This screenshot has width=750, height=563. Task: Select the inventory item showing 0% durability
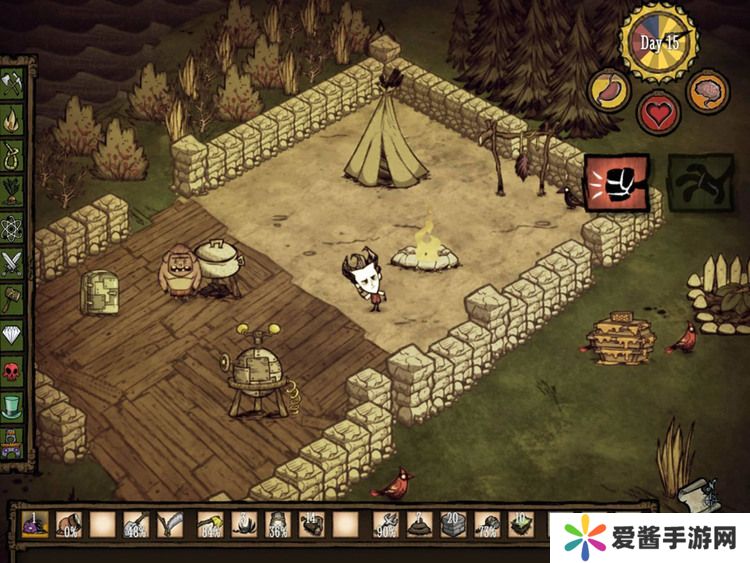point(69,524)
